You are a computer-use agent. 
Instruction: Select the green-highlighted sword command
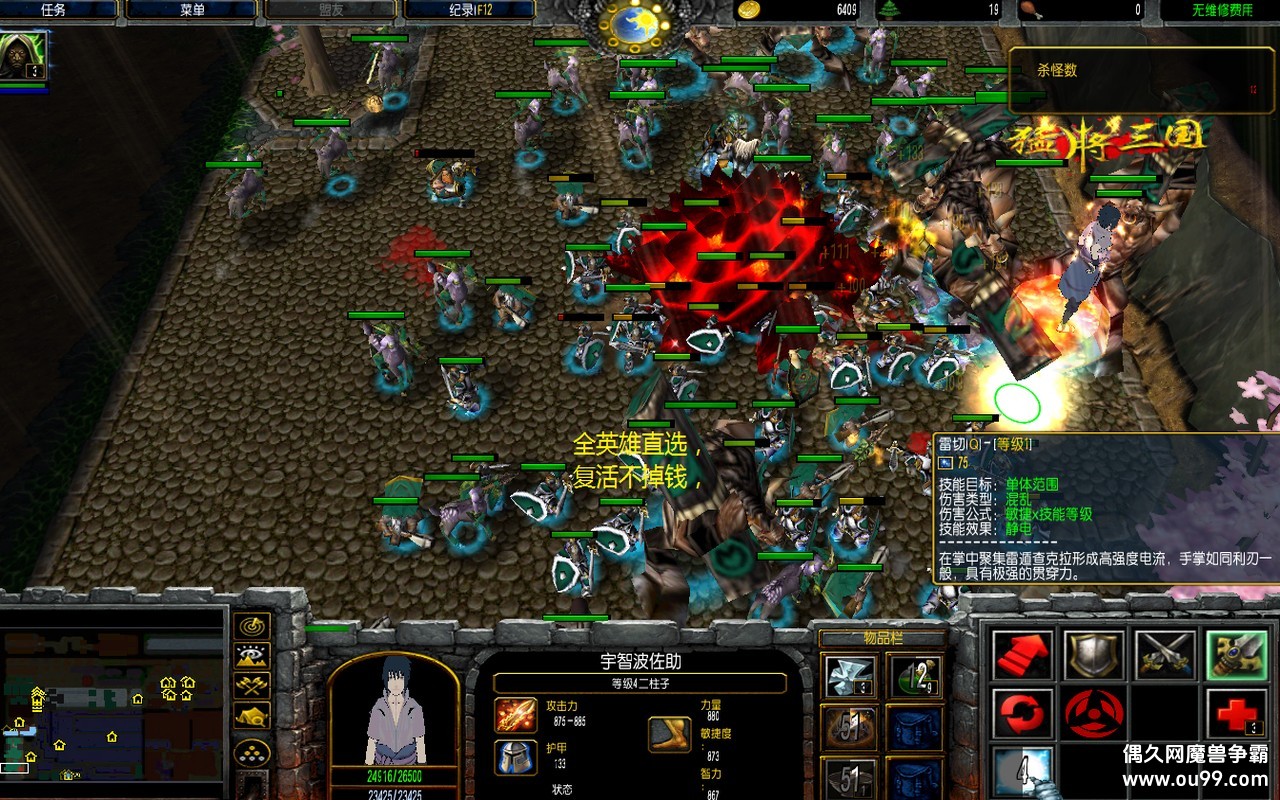[x=1236, y=654]
